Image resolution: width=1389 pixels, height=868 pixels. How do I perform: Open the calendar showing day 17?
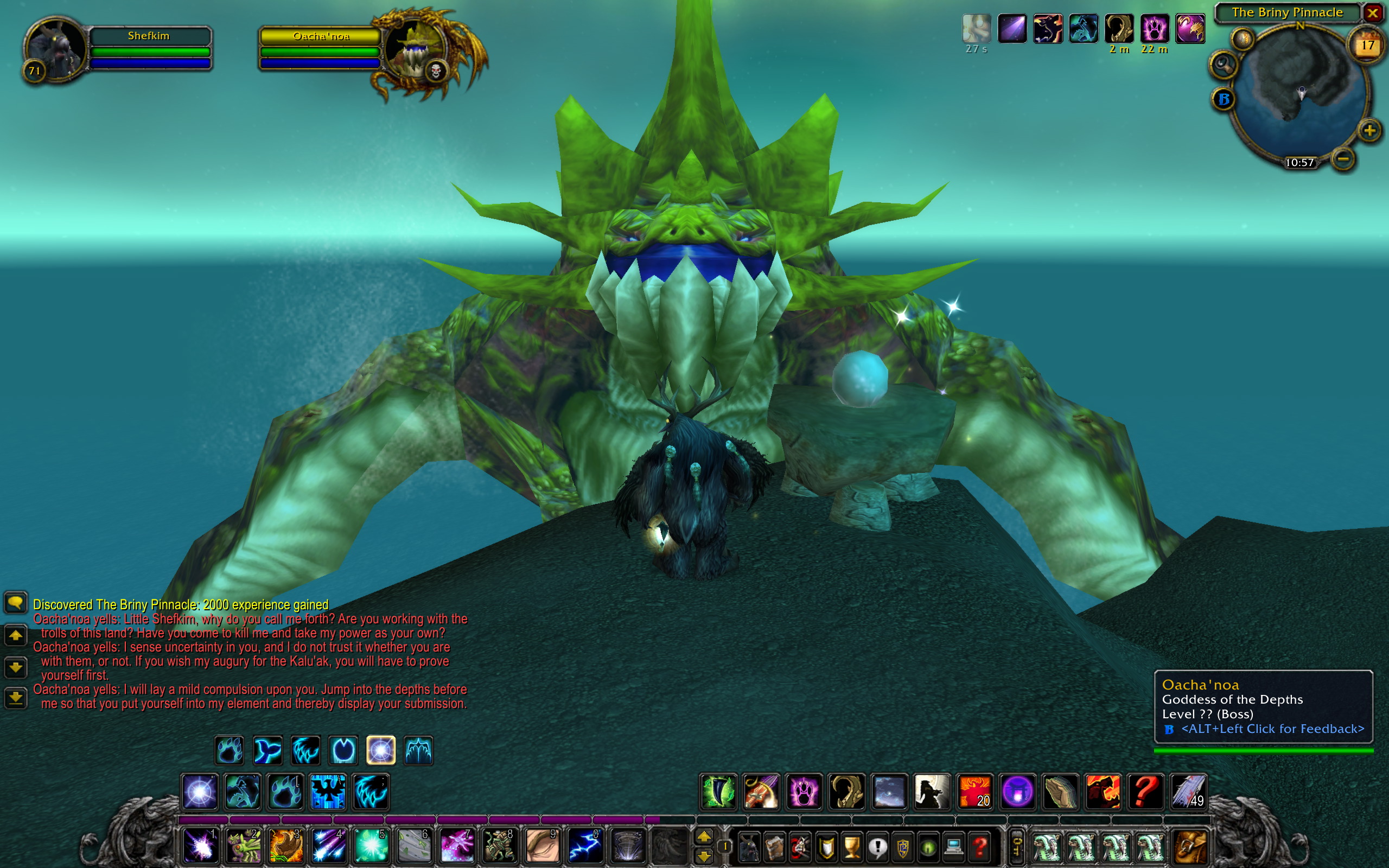tap(1367, 46)
